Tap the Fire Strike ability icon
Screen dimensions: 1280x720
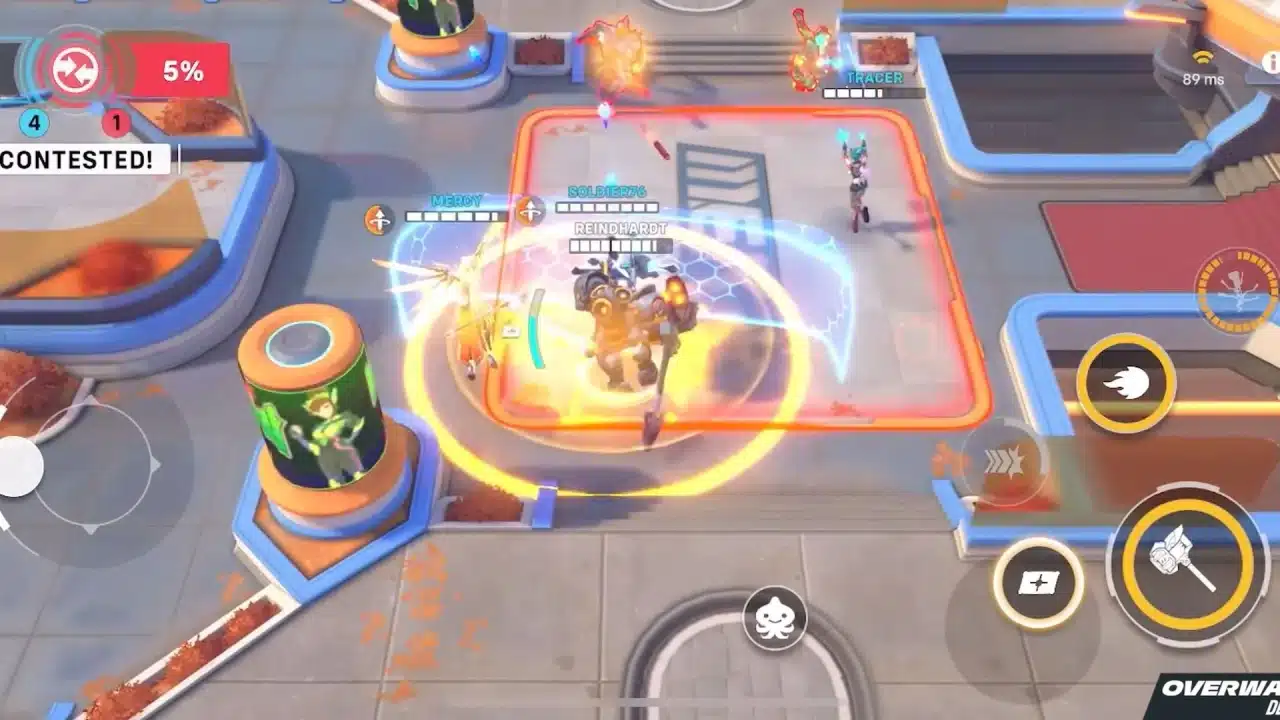[1127, 385]
